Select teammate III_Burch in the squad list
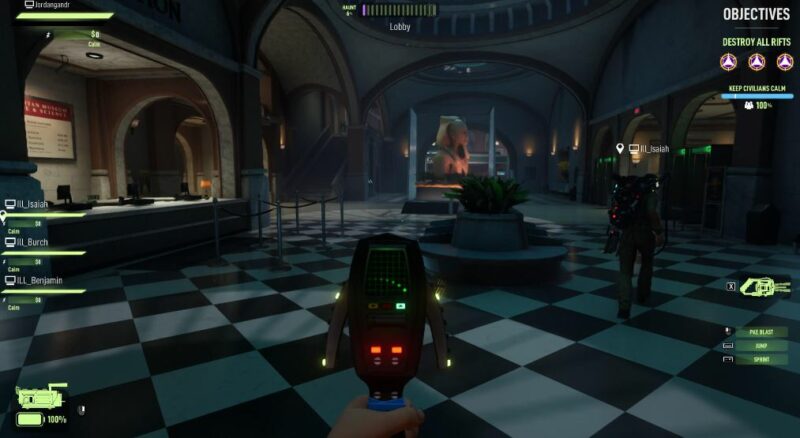The width and height of the screenshot is (800, 438). click(33, 242)
